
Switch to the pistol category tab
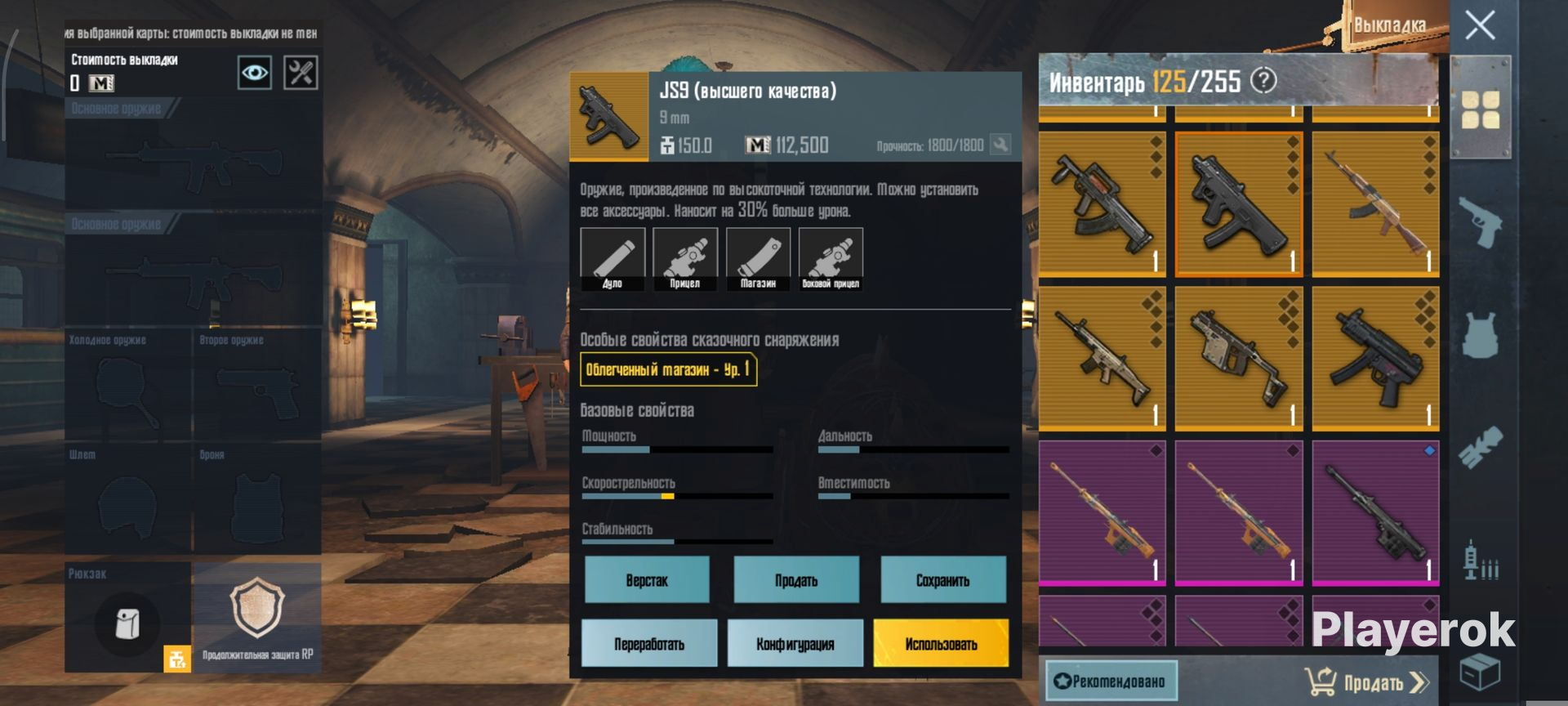(x=1480, y=221)
